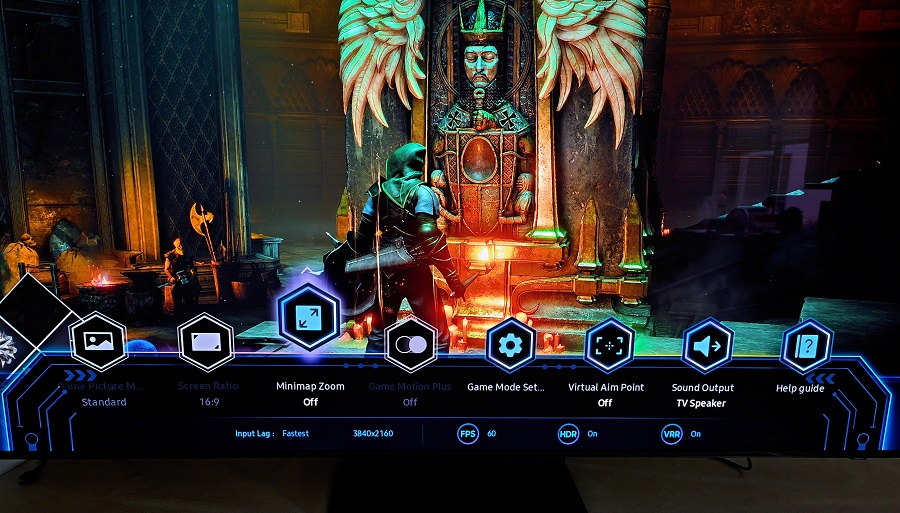Image resolution: width=900 pixels, height=513 pixels.
Task: Select the Screen Ratio icon
Action: point(206,343)
